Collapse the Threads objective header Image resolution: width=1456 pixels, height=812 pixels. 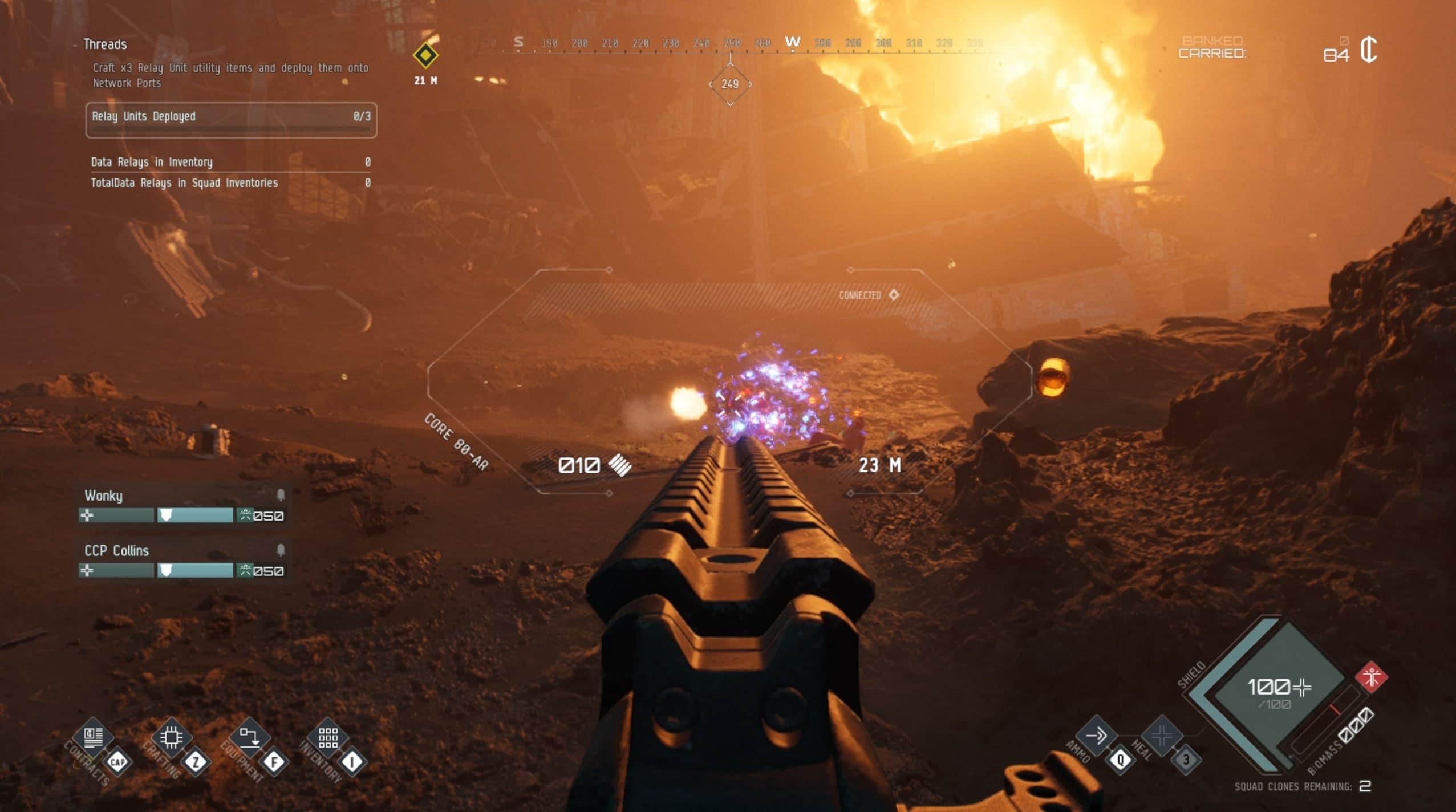pos(105,44)
